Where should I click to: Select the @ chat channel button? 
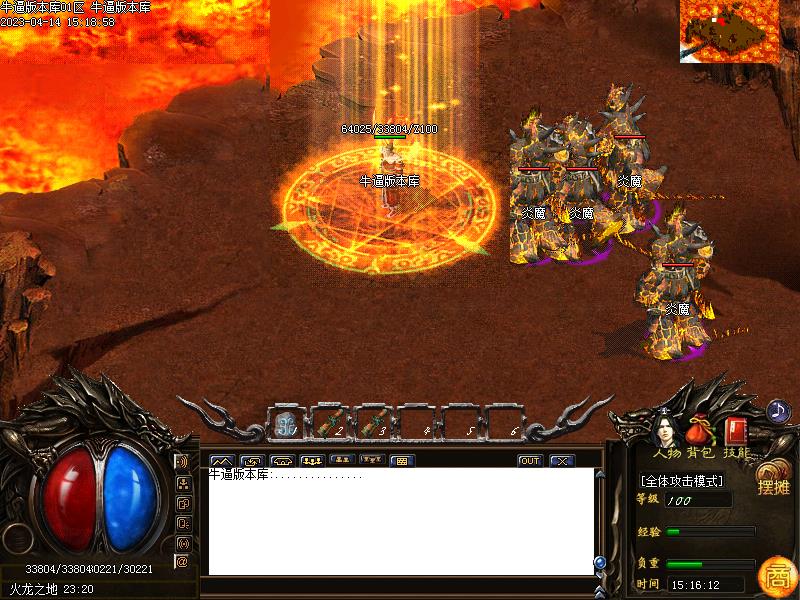point(182,561)
